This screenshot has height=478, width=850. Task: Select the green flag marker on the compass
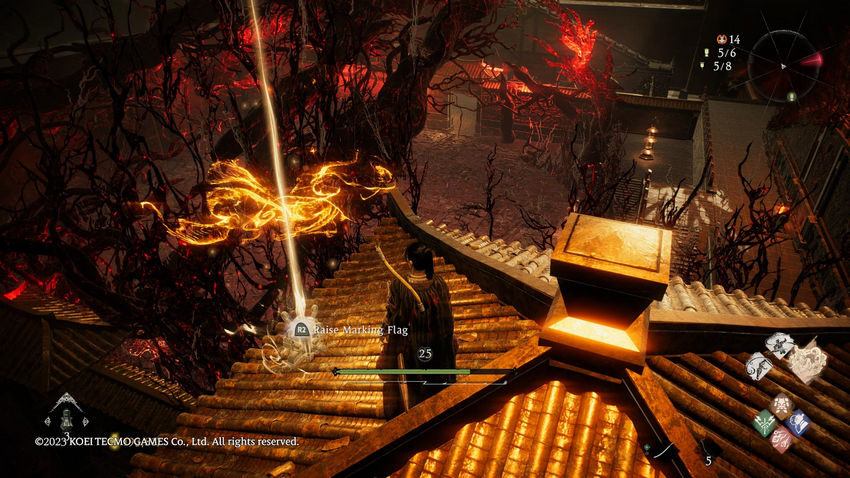[790, 95]
